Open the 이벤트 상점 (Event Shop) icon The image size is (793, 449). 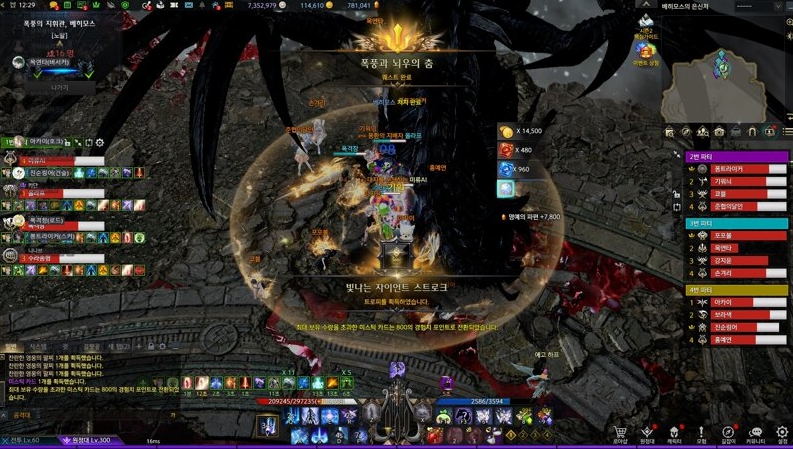(647, 51)
